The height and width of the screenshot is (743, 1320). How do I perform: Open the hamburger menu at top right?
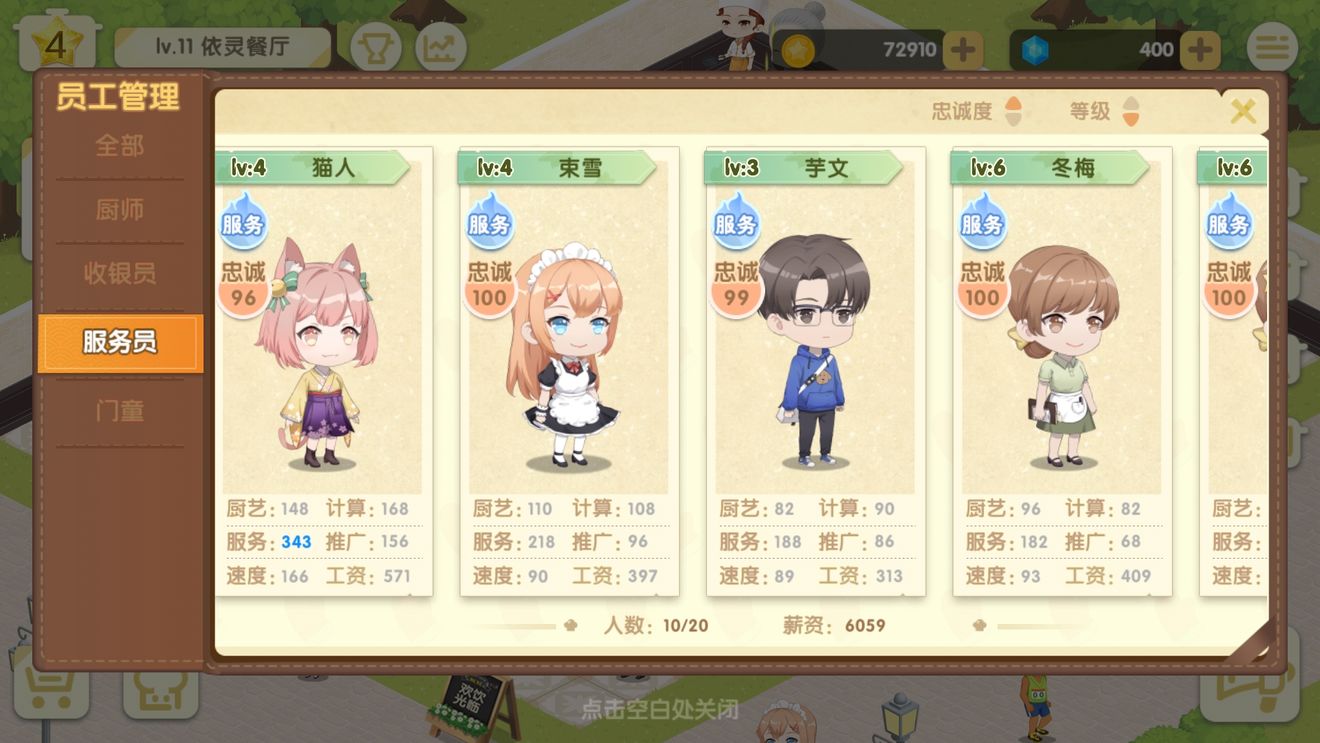(1272, 47)
